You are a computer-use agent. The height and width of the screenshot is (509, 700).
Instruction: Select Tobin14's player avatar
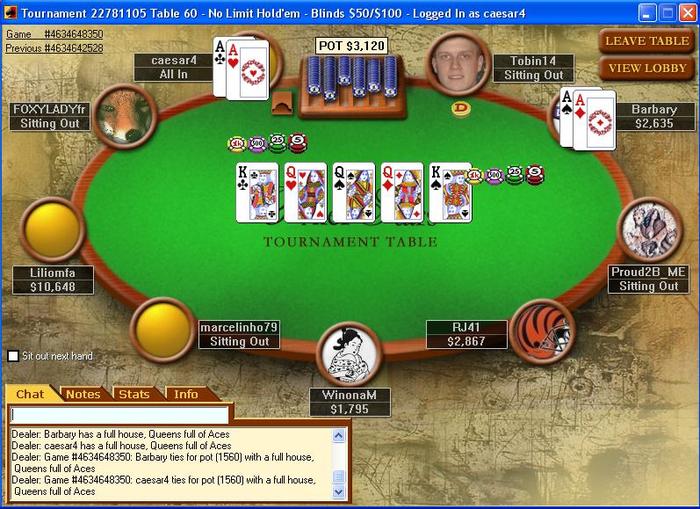click(458, 63)
